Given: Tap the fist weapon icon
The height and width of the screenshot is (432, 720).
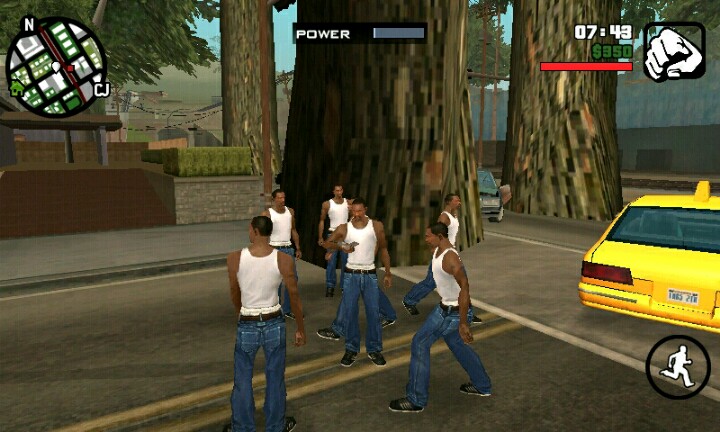Looking at the screenshot, I should [673, 52].
